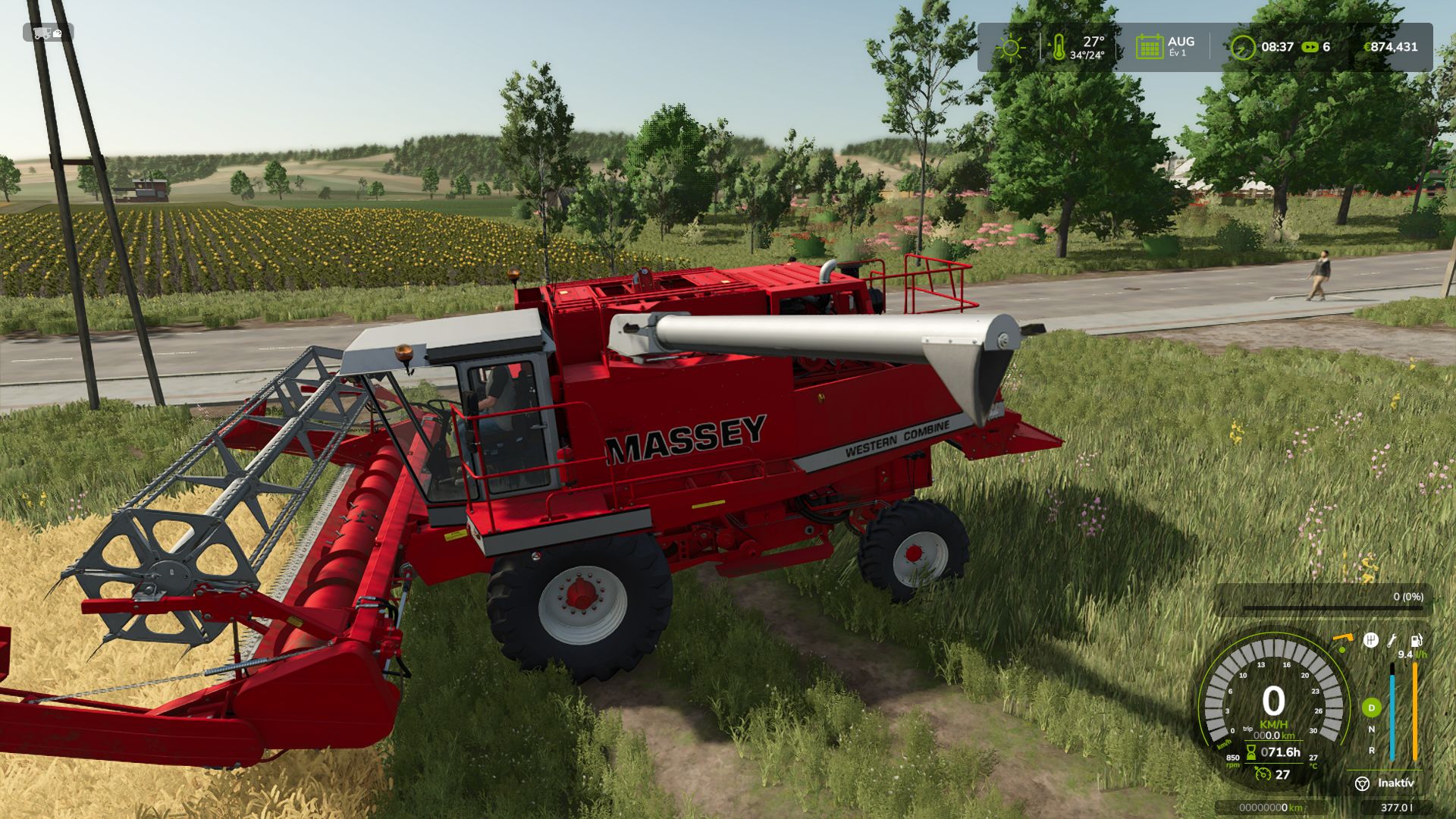Click the 377.0 l fill amount readout
This screenshot has width=1456, height=819.
tap(1398, 806)
